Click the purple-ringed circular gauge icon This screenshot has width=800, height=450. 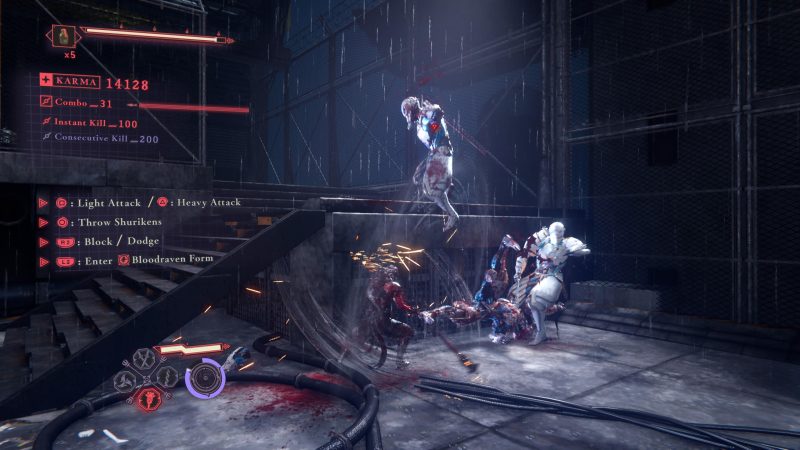pos(206,378)
